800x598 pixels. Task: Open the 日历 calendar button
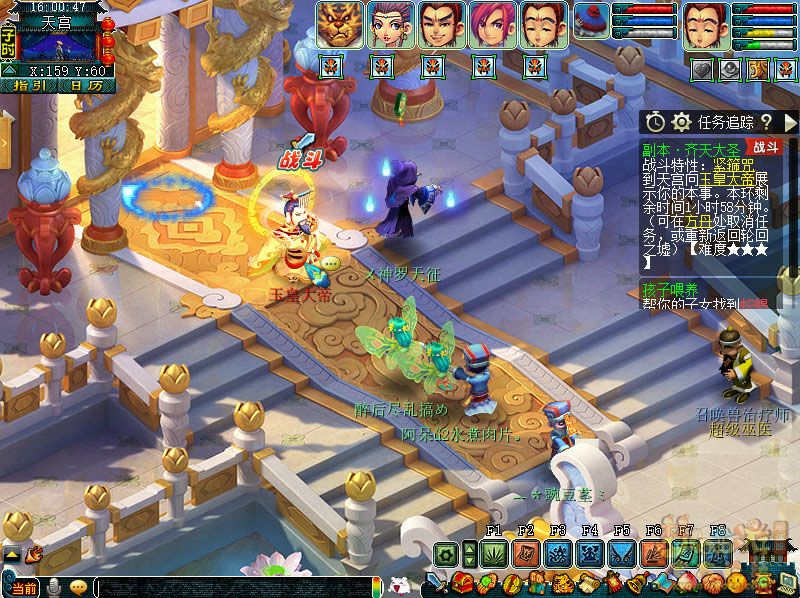(x=85, y=86)
